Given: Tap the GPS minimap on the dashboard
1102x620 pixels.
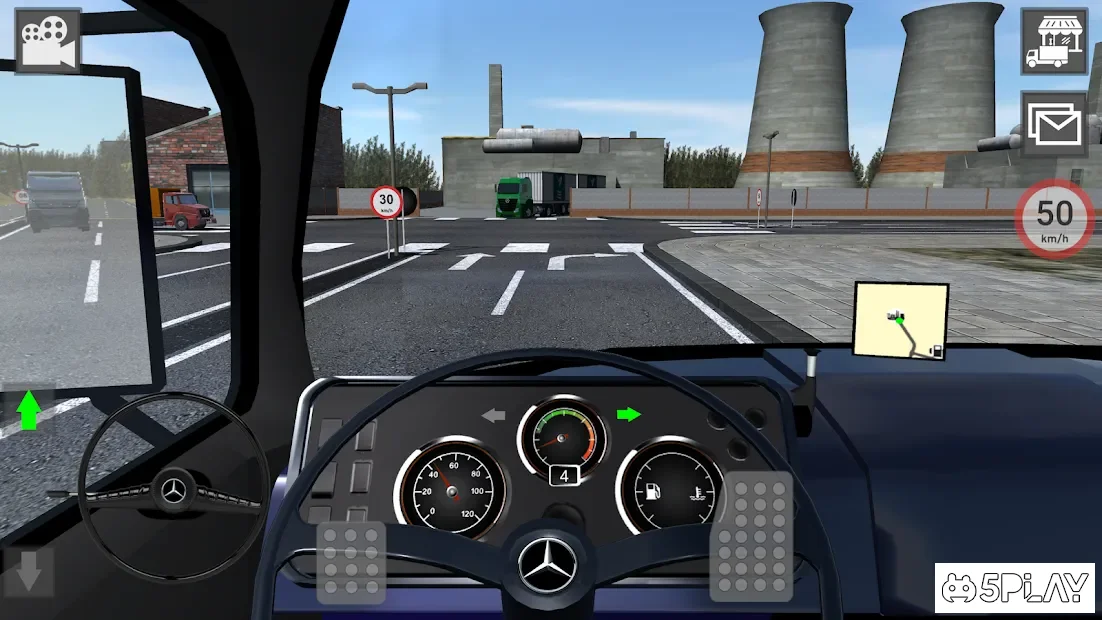Looking at the screenshot, I should [x=901, y=320].
